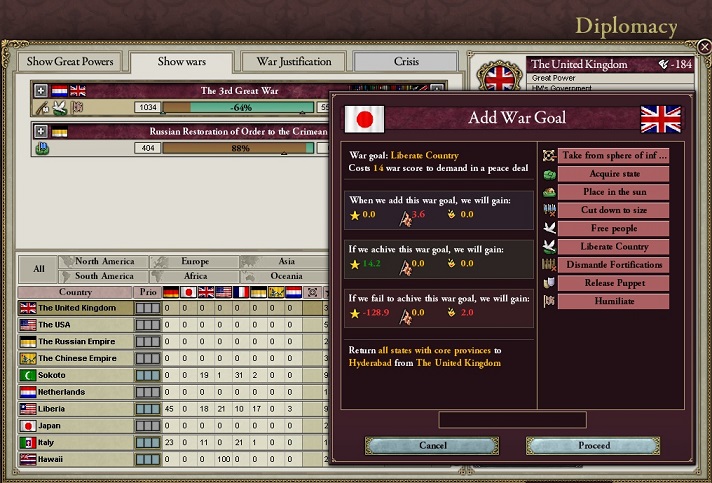Select the Acquire state war goal

click(613, 174)
